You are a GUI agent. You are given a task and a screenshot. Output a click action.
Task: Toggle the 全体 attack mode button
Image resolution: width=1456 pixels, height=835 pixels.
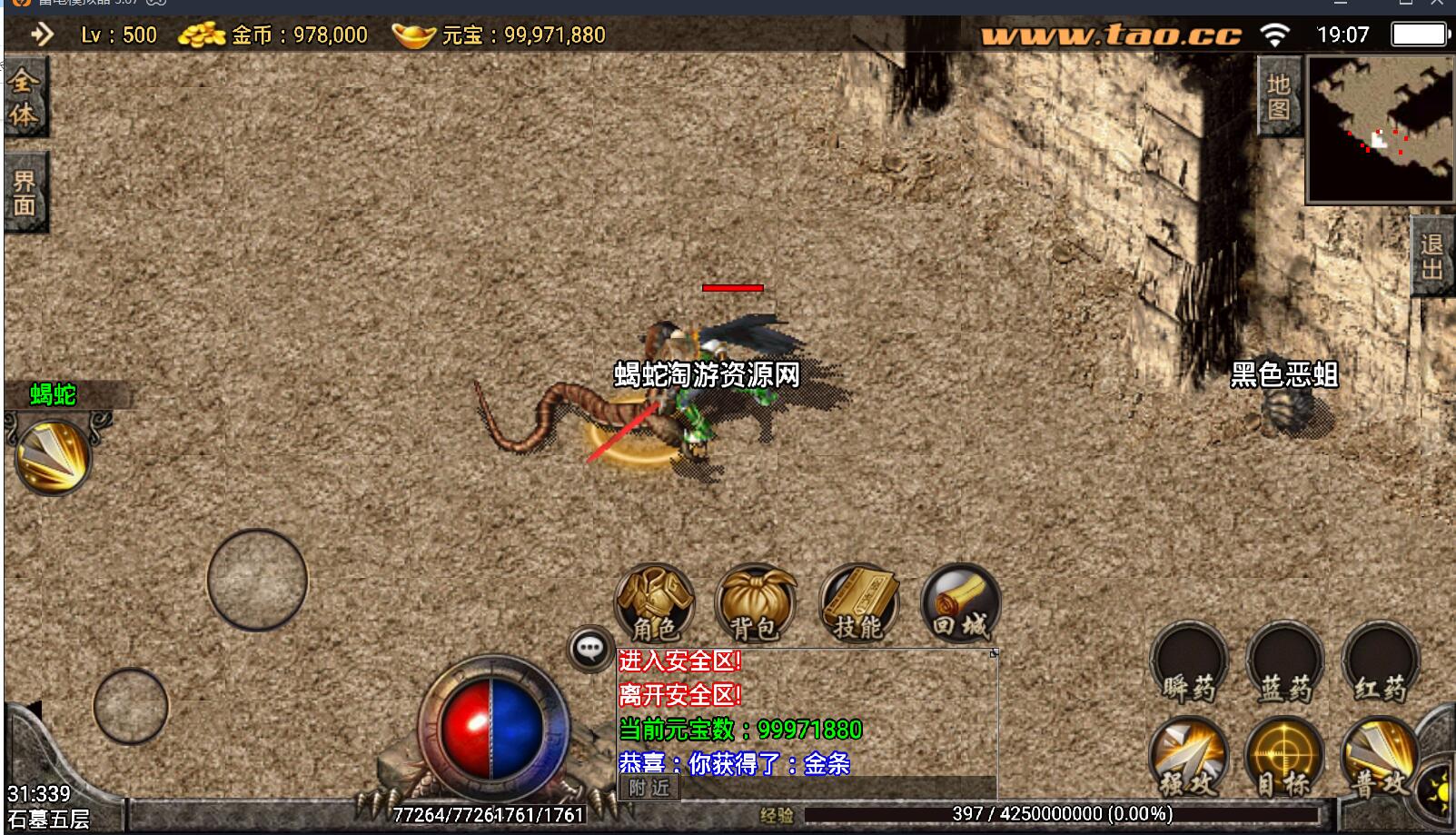pyautogui.click(x=25, y=97)
